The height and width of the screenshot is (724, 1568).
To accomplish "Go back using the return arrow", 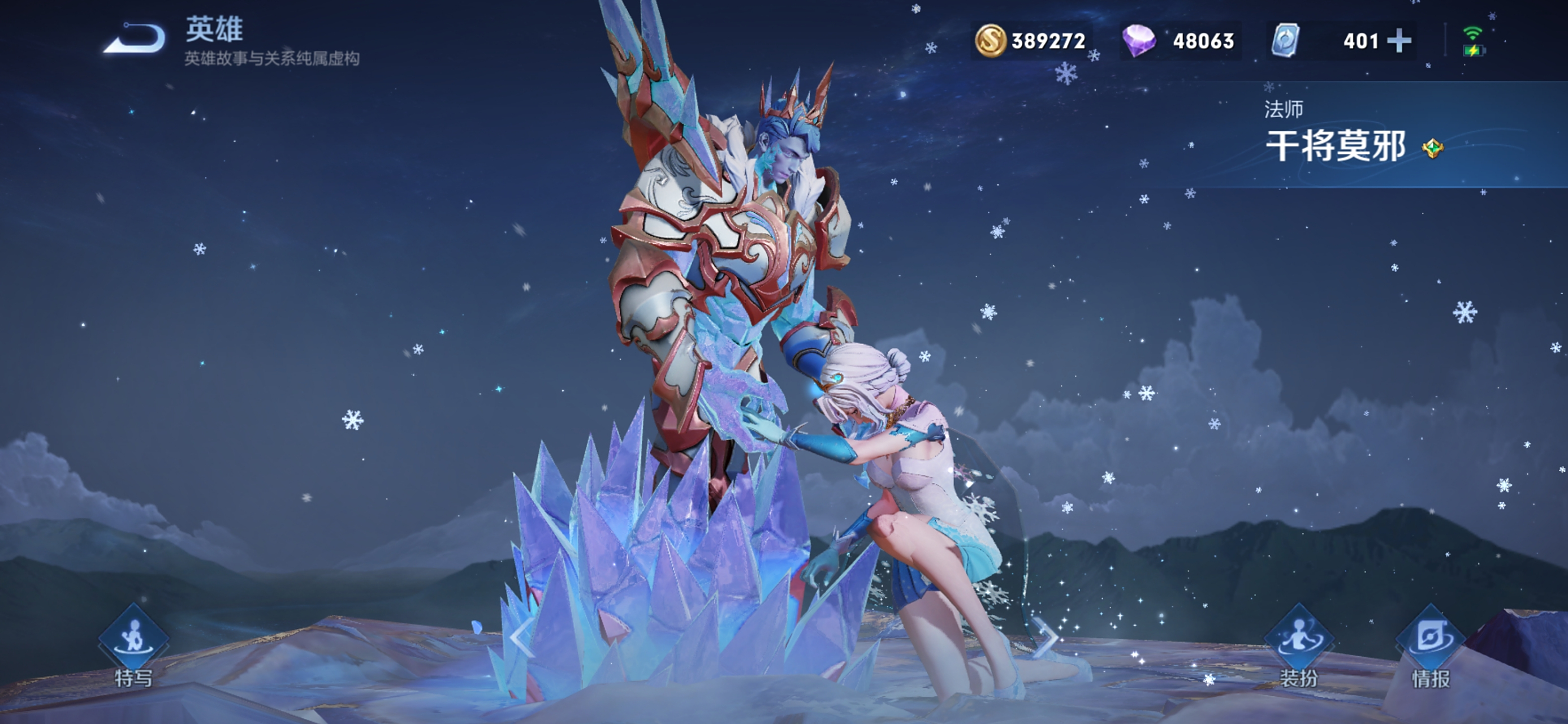I will [134, 39].
